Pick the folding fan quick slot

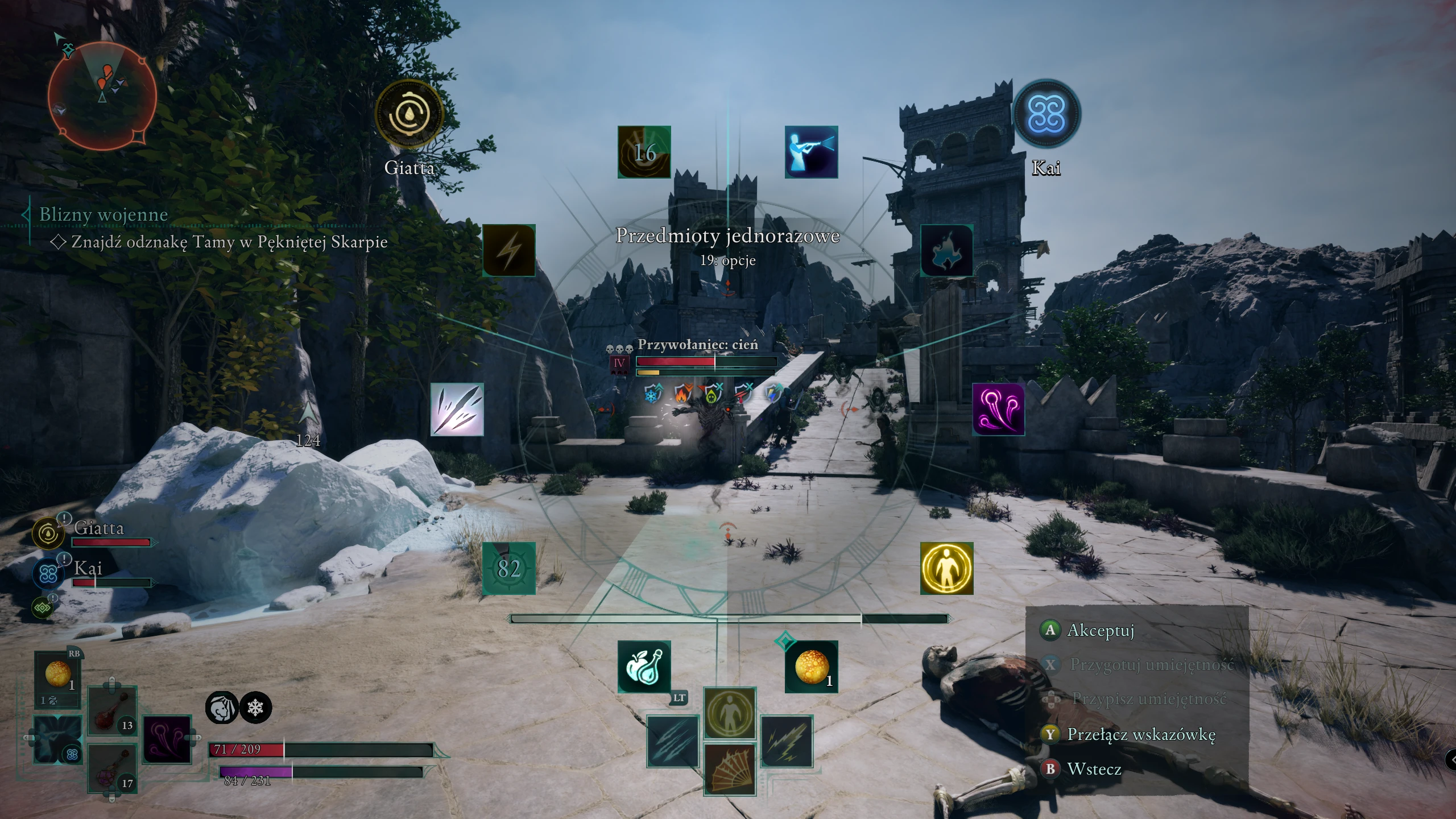[730, 769]
